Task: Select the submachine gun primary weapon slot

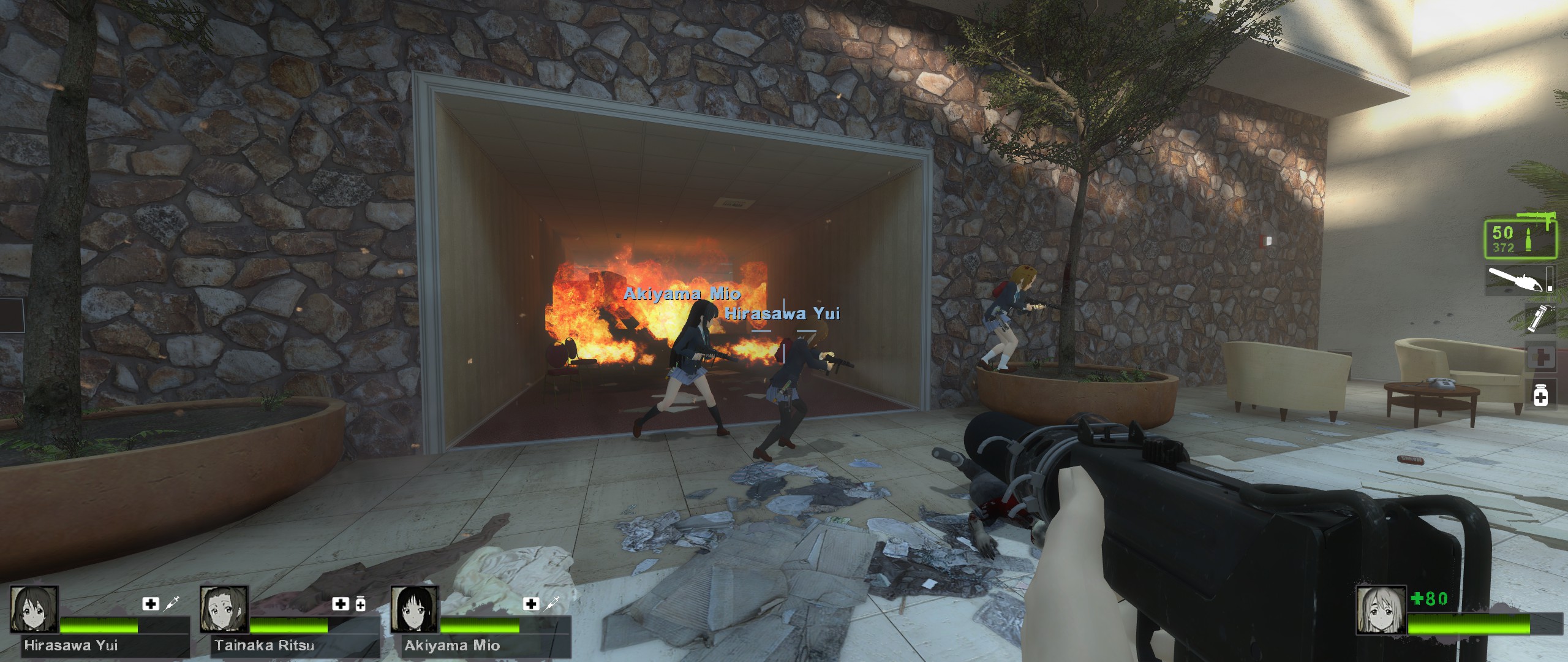Action: tap(1520, 238)
